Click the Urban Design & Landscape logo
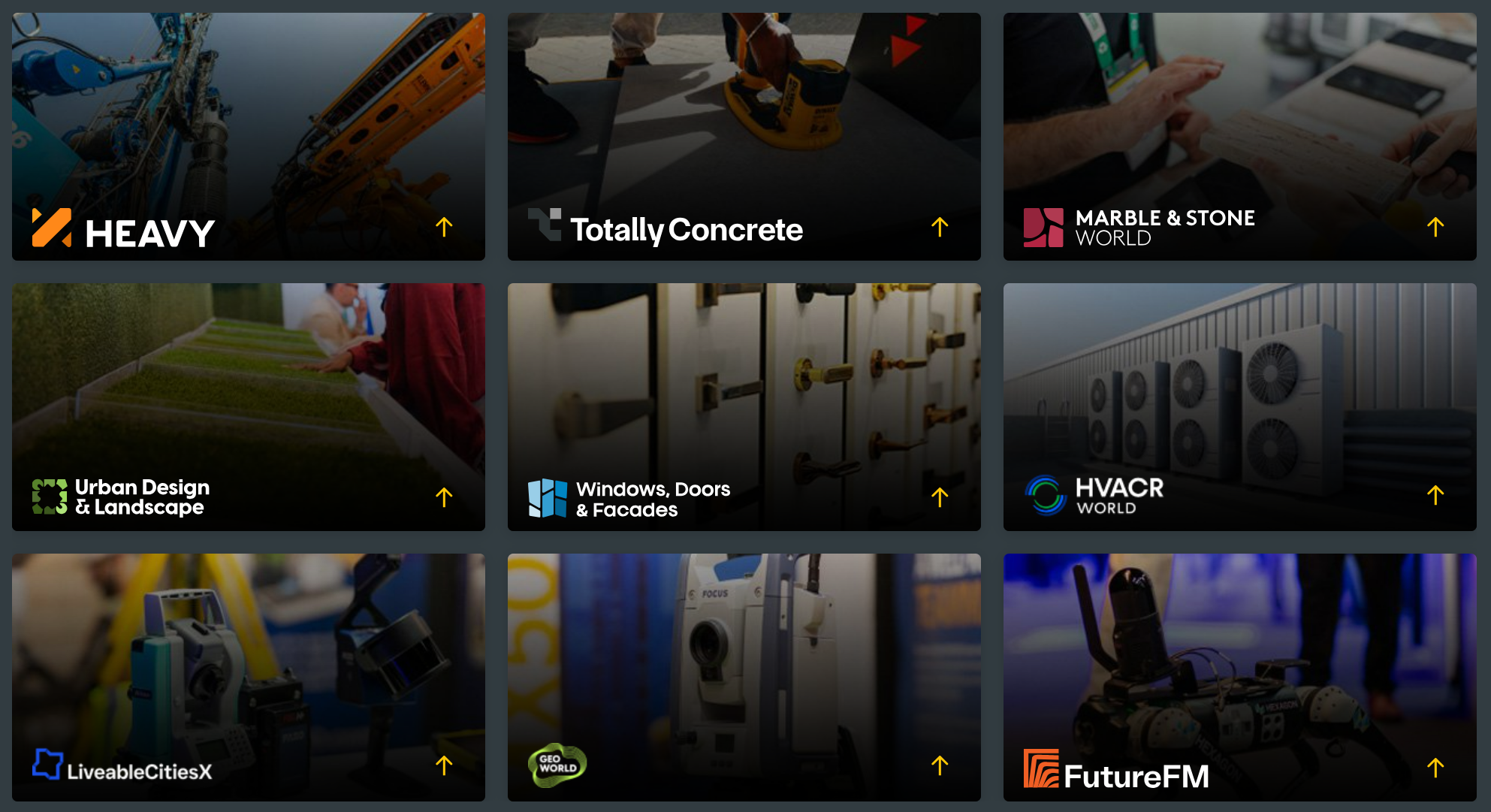Screen dimensions: 1491x812 pos(121,497)
